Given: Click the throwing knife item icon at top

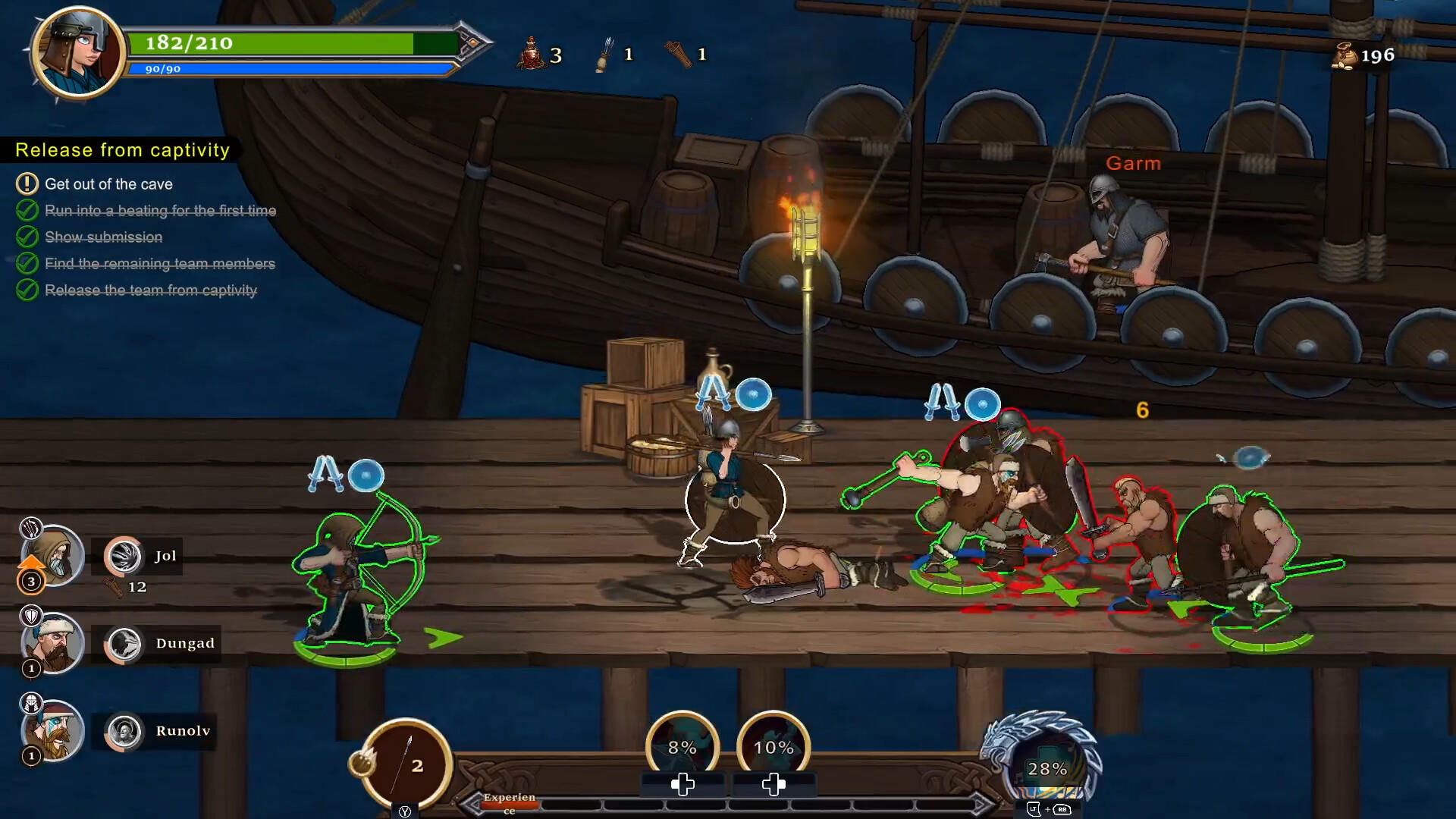Looking at the screenshot, I should click(604, 53).
